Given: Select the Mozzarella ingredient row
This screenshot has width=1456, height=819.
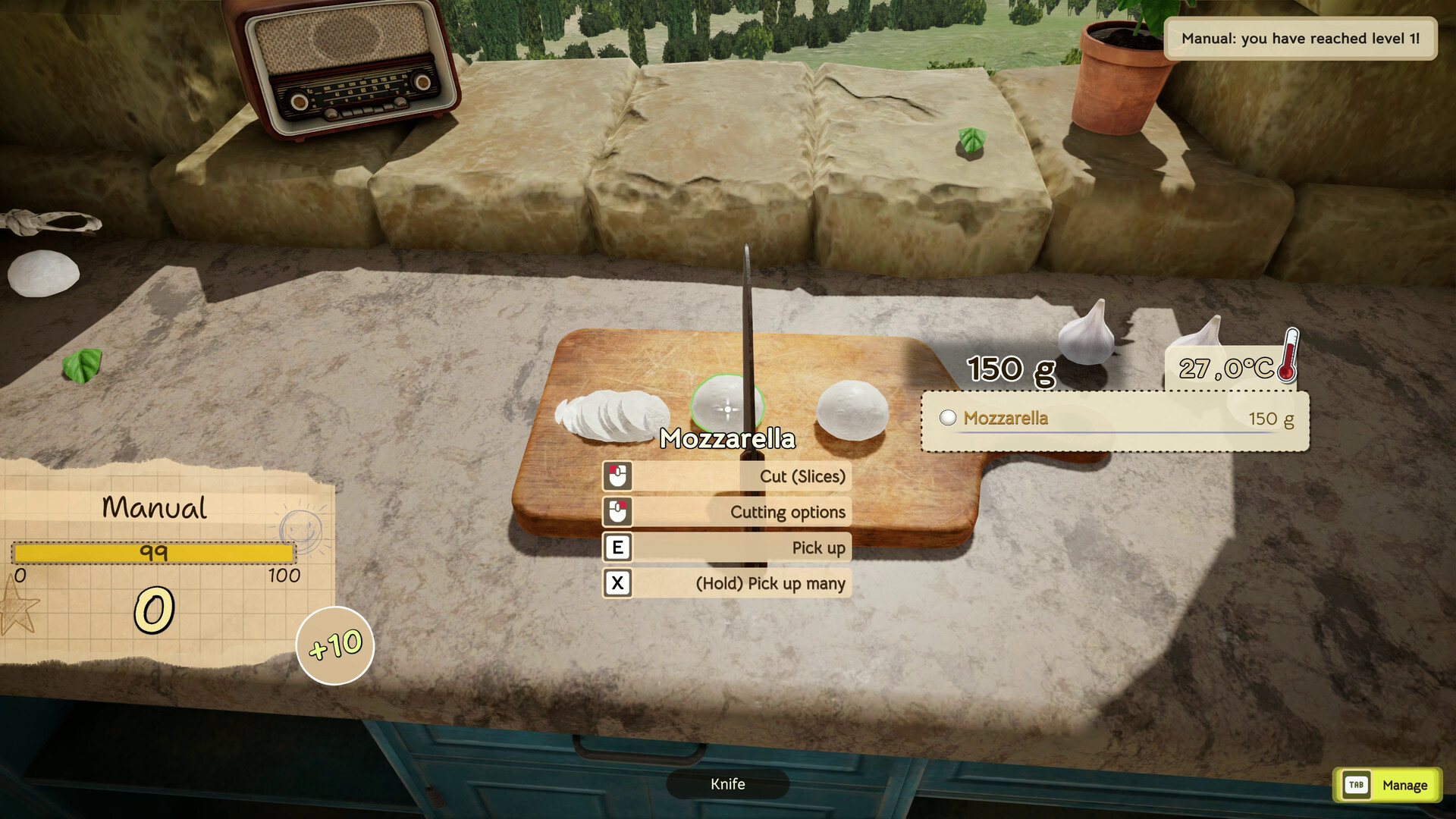Looking at the screenshot, I should tap(1115, 419).
